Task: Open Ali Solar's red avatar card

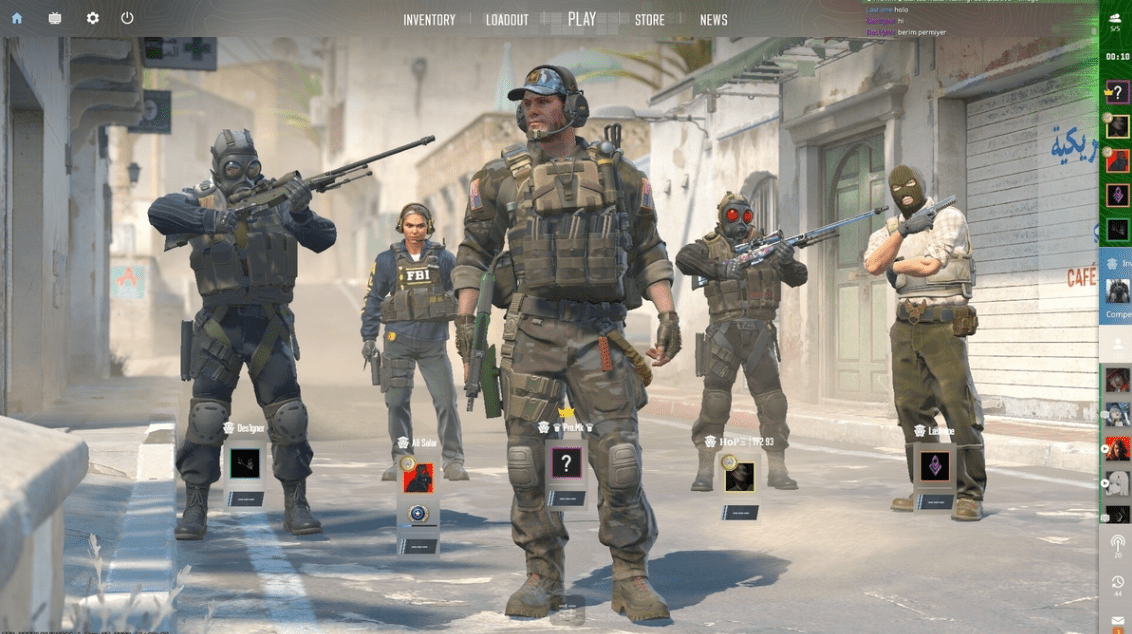Action: 418,478
